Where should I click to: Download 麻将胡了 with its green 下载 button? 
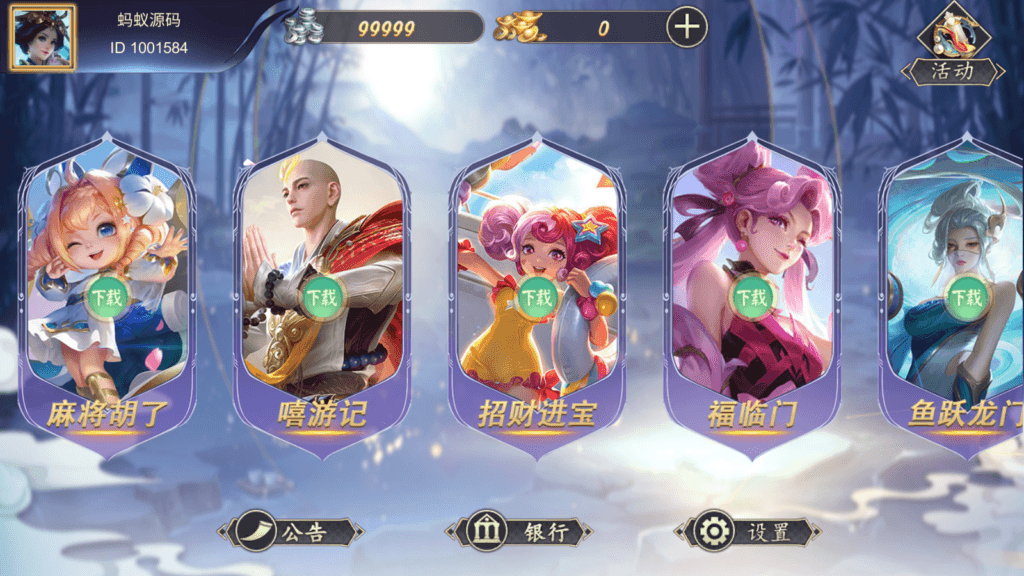pos(106,297)
